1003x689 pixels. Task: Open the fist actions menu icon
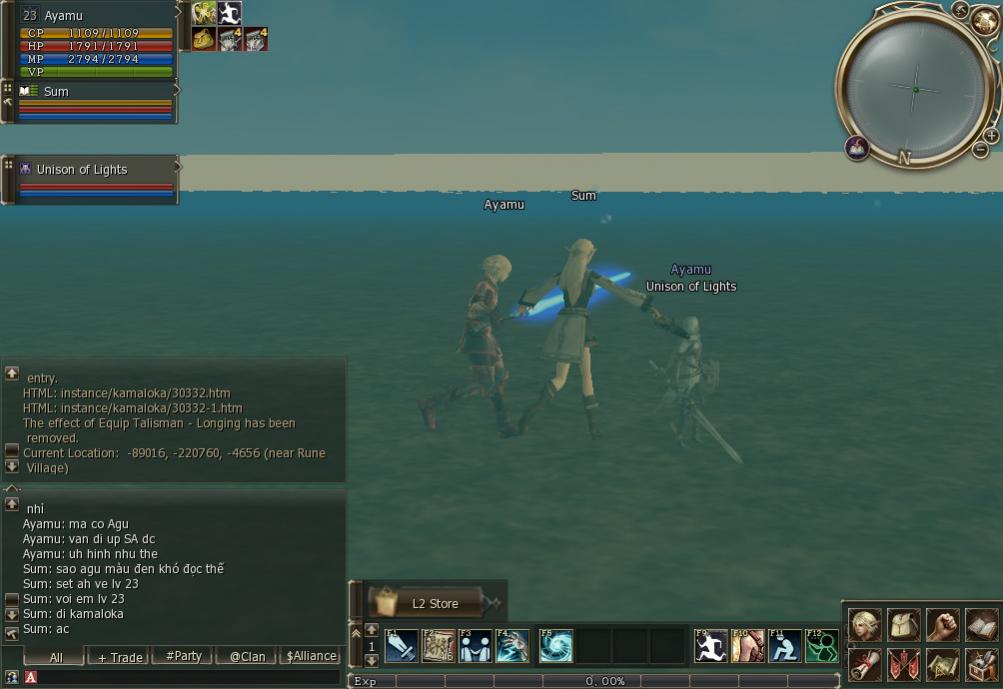[943, 625]
